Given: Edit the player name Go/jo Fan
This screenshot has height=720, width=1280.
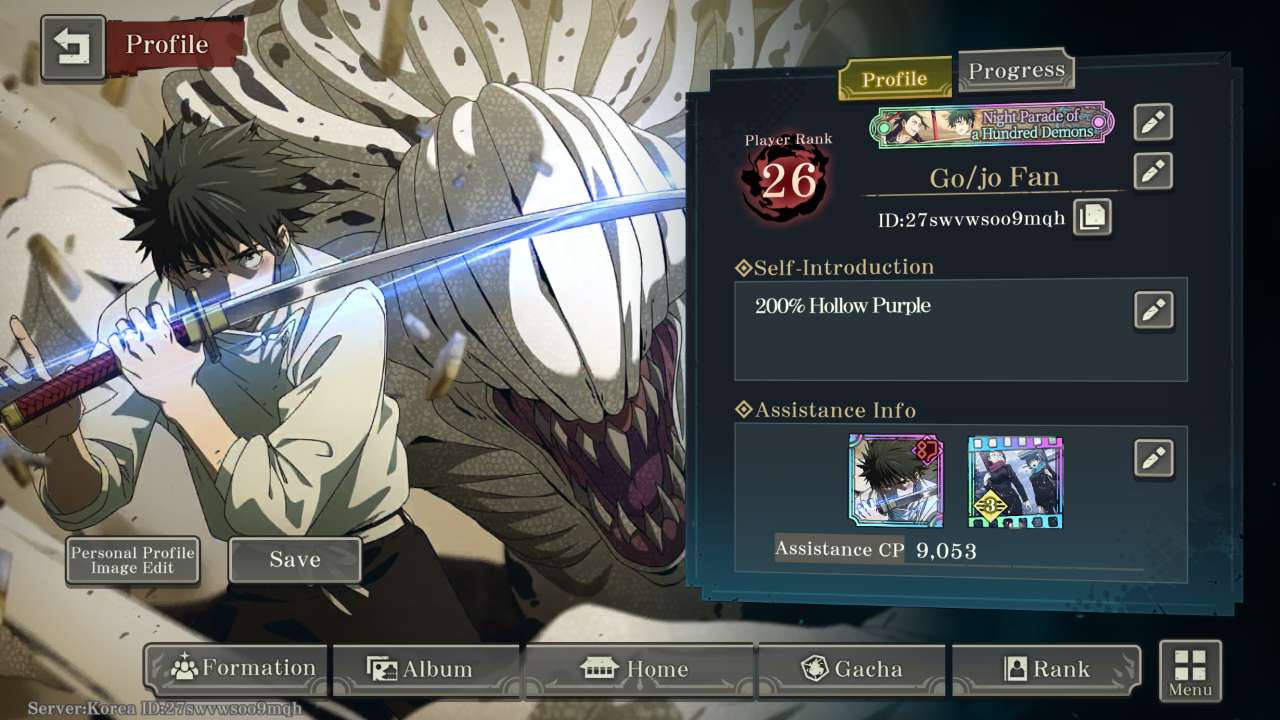Looking at the screenshot, I should click(x=1153, y=171).
